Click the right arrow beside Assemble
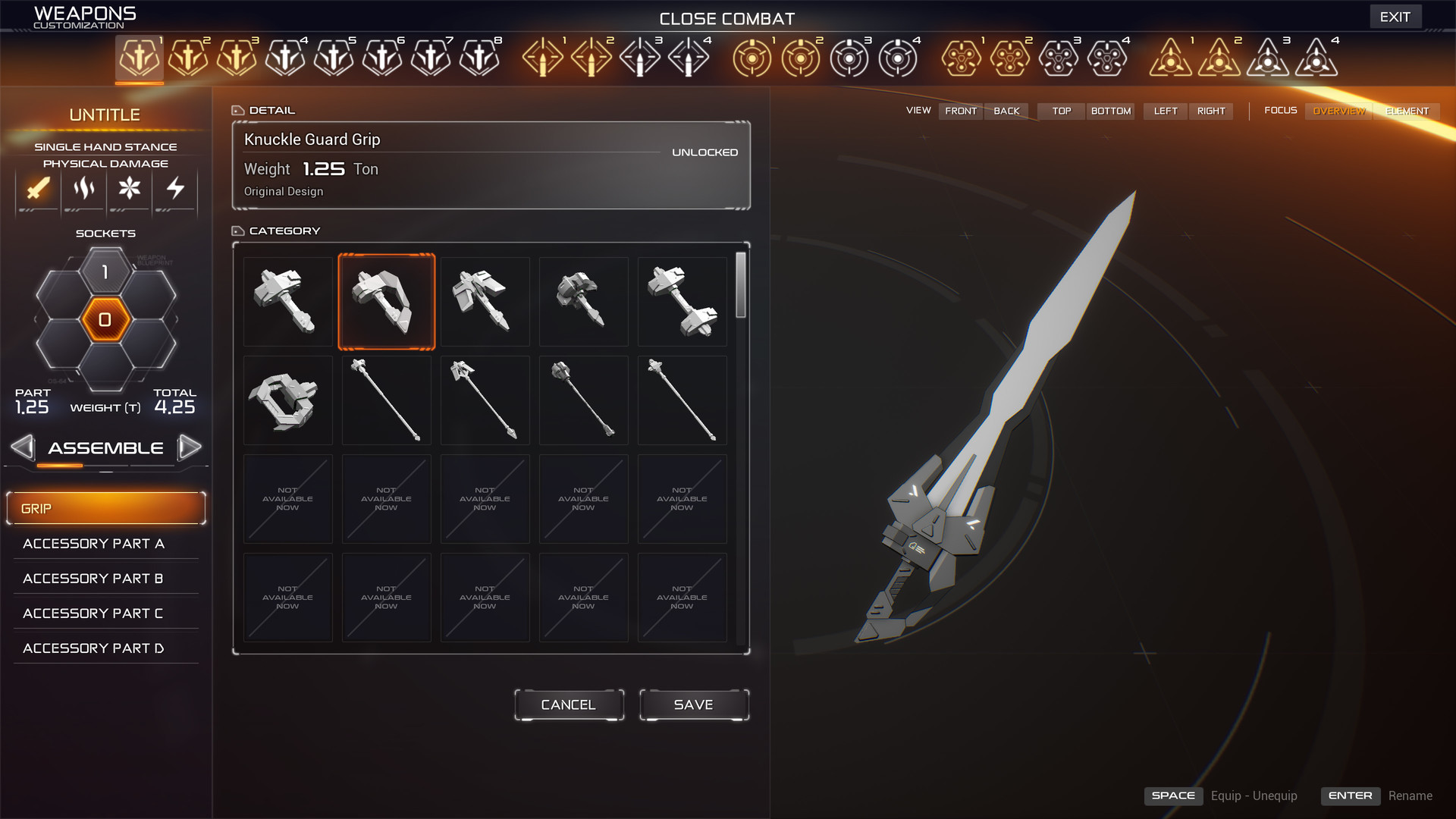The image size is (1456, 819). coord(189,447)
